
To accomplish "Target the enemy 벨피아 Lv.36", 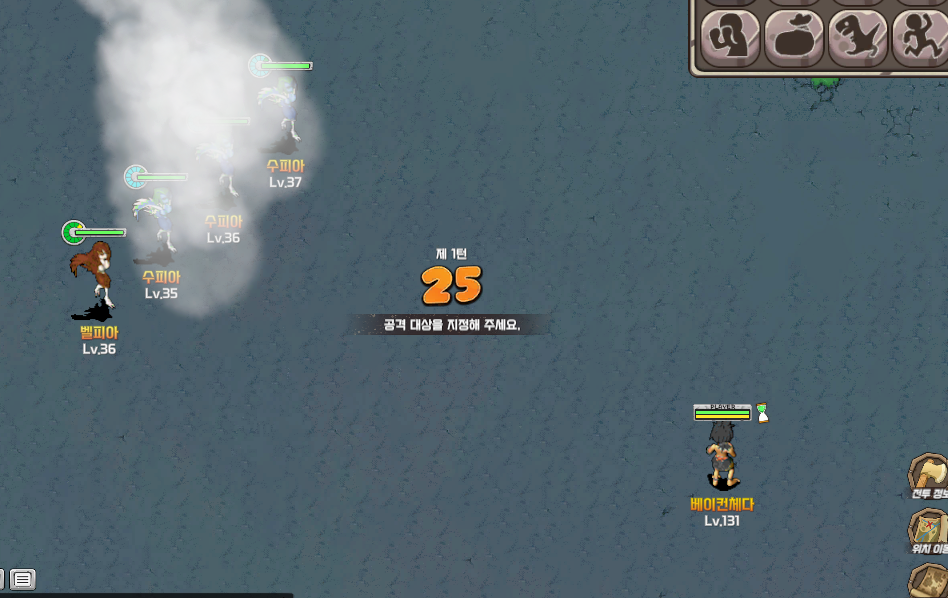I will point(92,277).
